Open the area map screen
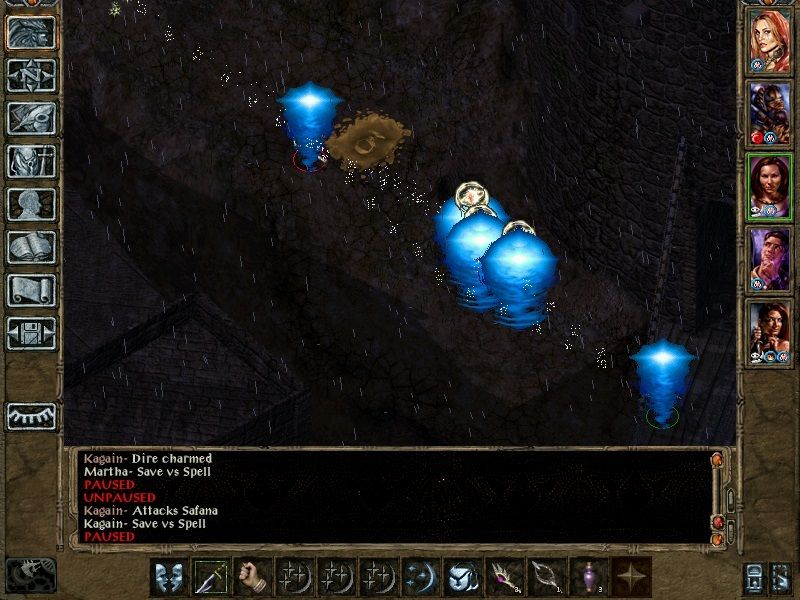 point(31,75)
